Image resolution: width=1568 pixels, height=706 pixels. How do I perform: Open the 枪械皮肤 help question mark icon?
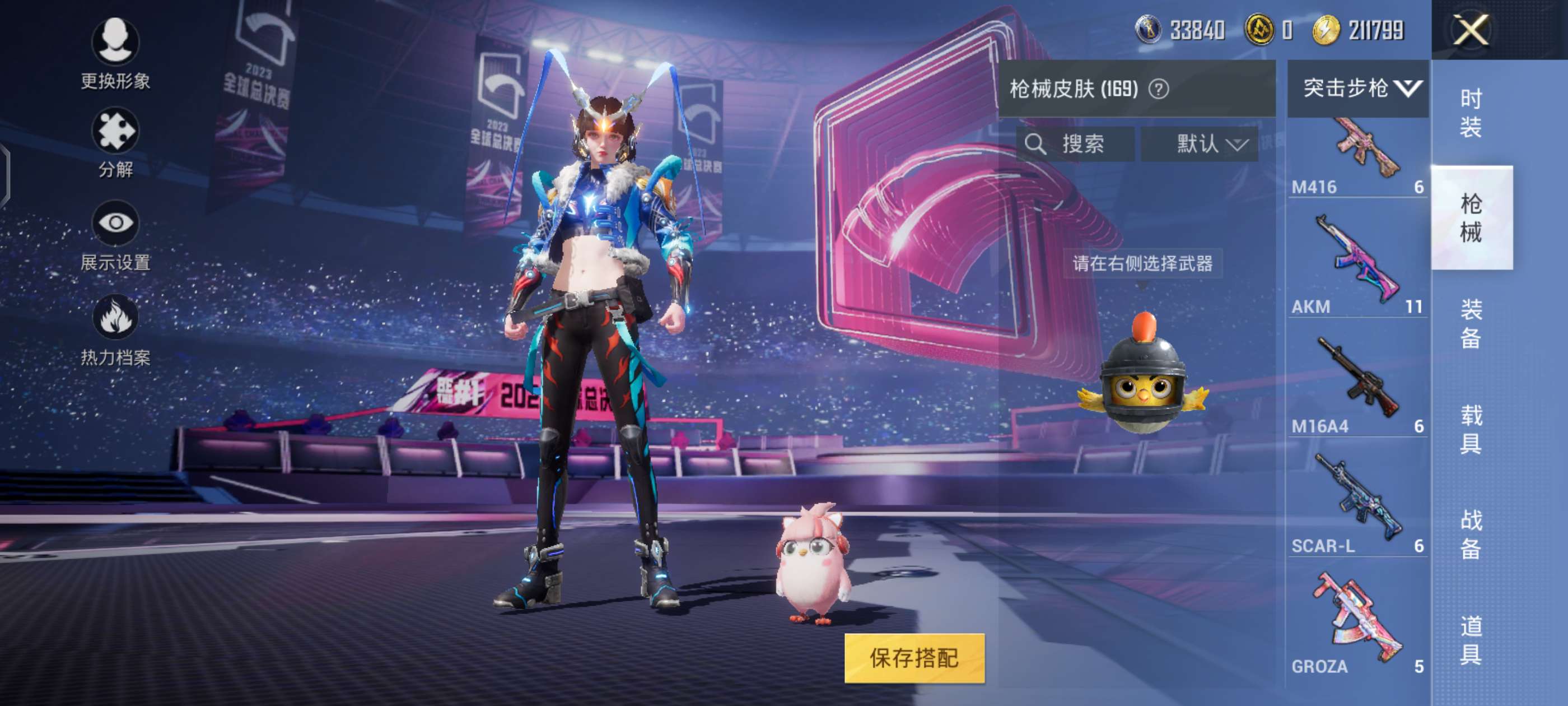pos(1159,89)
